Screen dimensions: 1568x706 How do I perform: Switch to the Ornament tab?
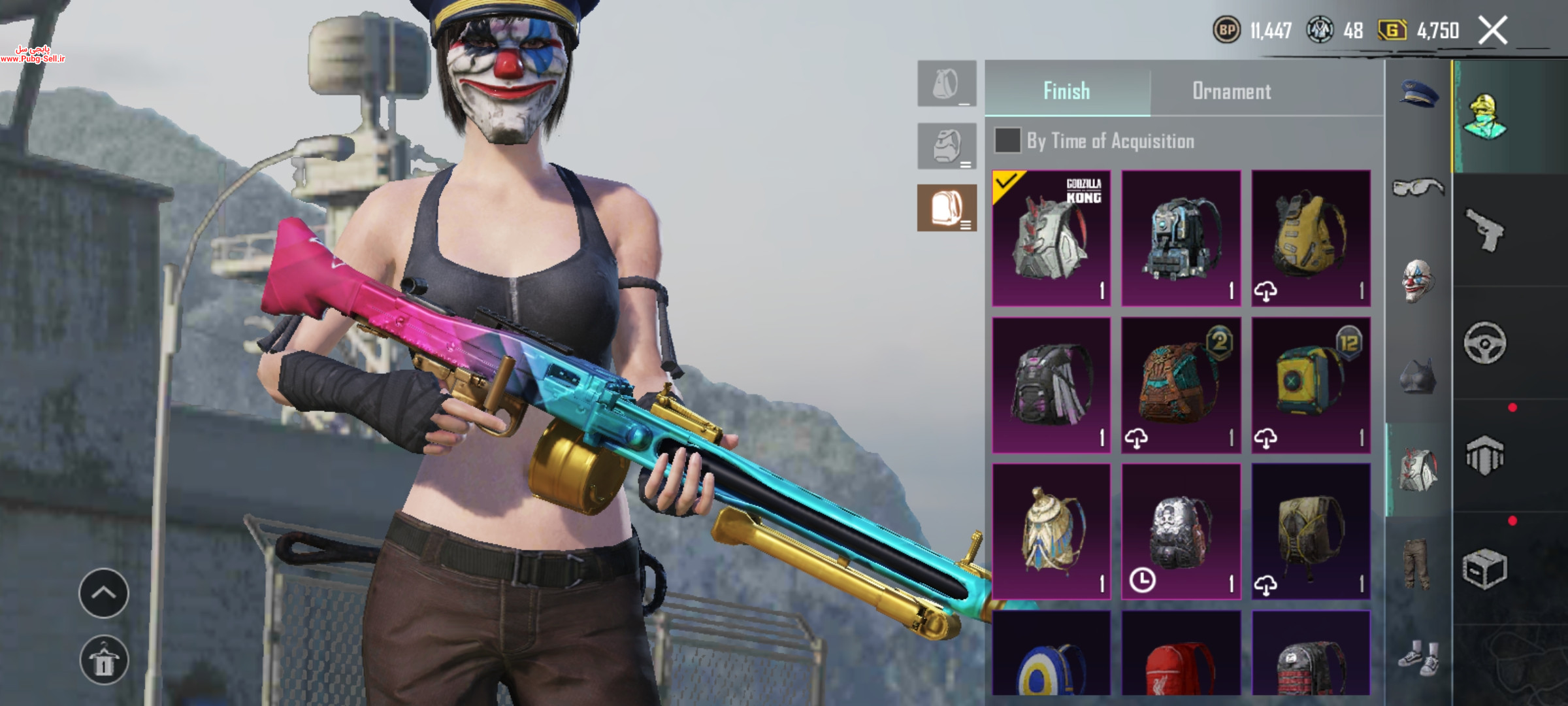tap(1232, 91)
